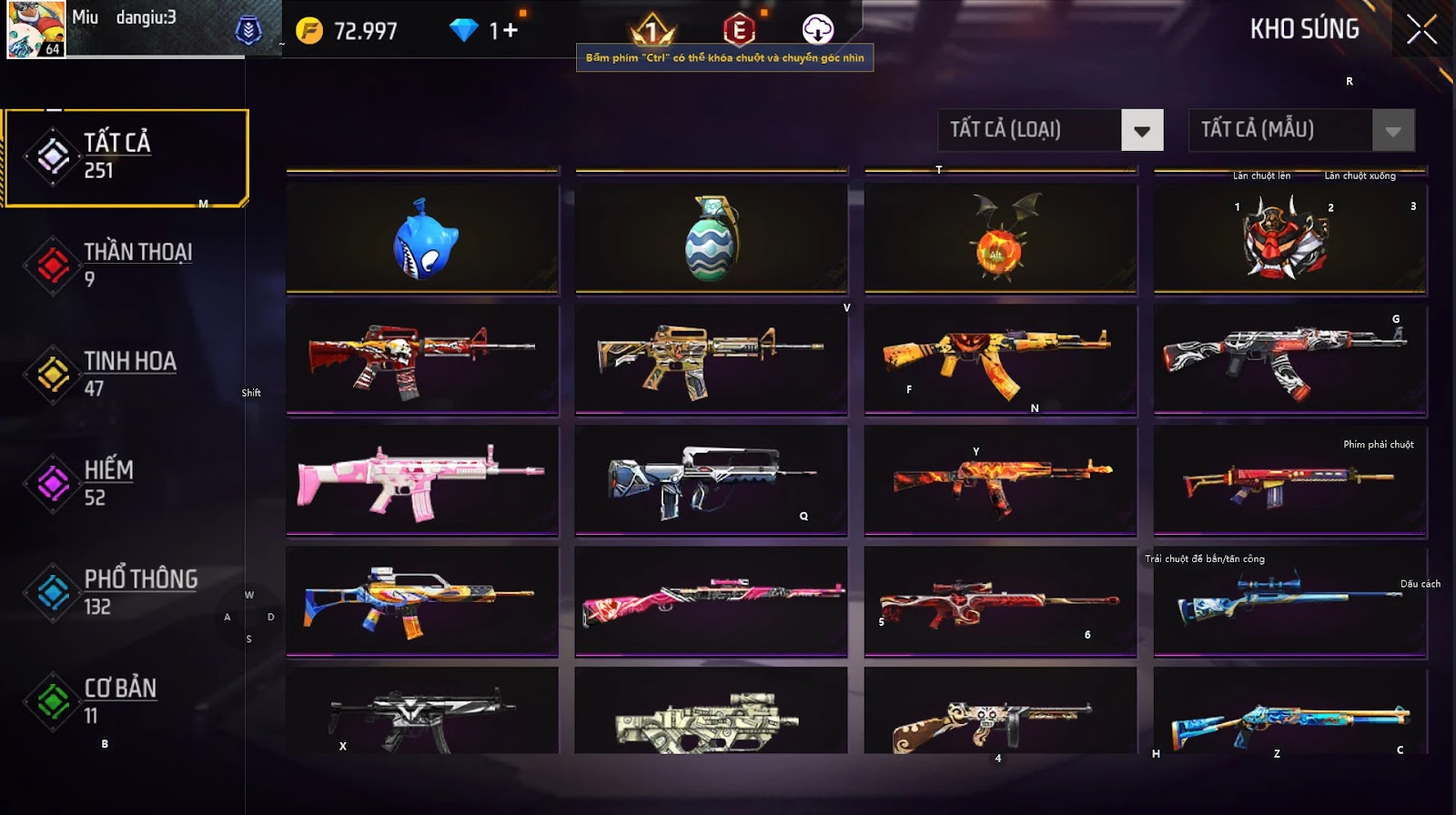
Task: Select the red skull M4A1 skin
Action: point(423,359)
